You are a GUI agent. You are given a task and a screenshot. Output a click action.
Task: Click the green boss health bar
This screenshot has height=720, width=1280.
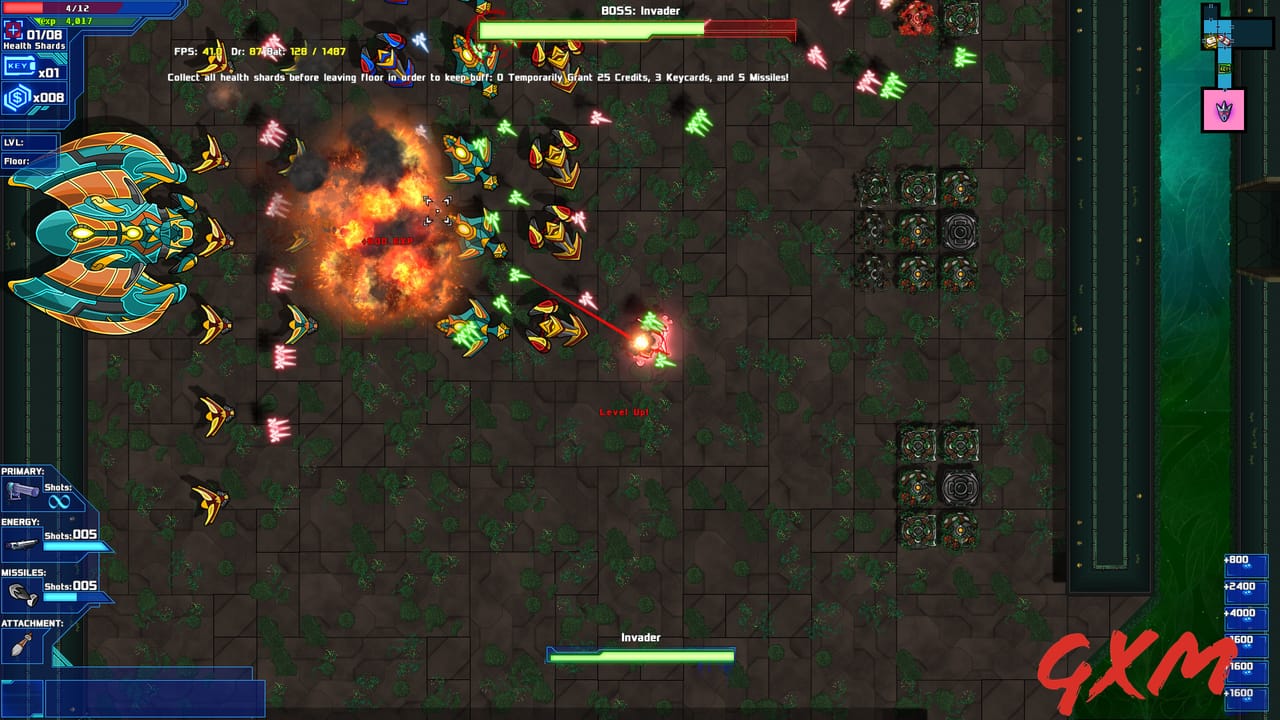coord(590,32)
